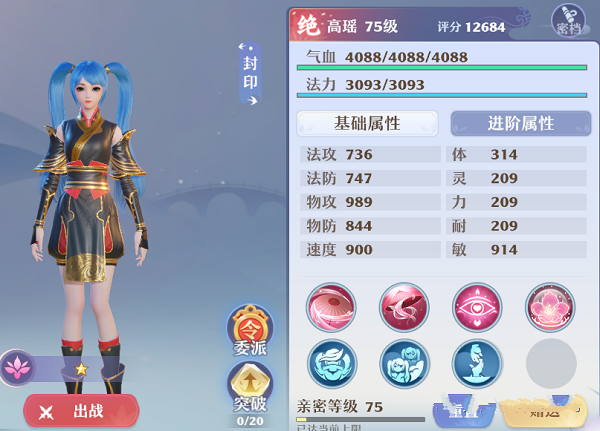Select the pink mushroom skill icon
The width and height of the screenshot is (600, 431).
(404, 306)
